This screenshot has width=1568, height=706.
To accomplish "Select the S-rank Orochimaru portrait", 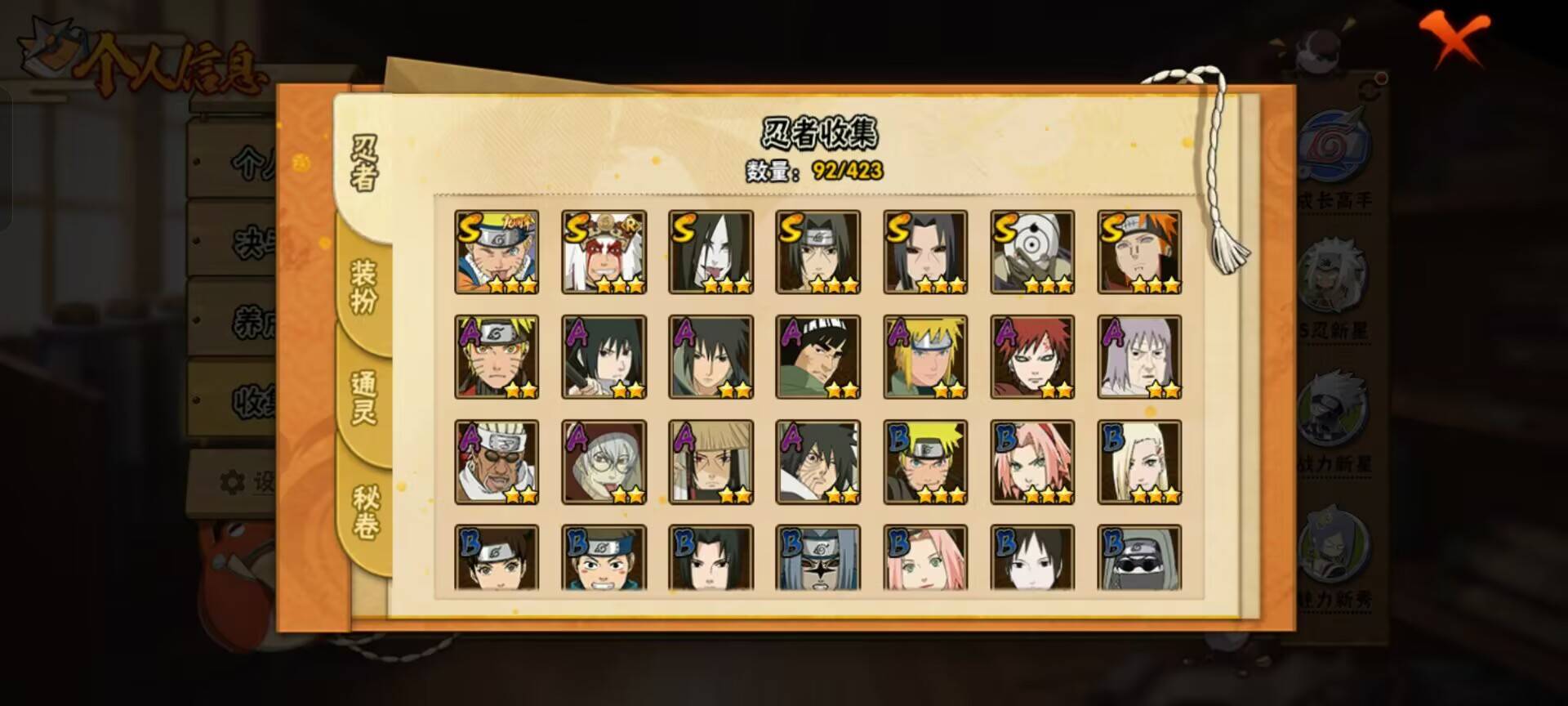I will 710,252.
